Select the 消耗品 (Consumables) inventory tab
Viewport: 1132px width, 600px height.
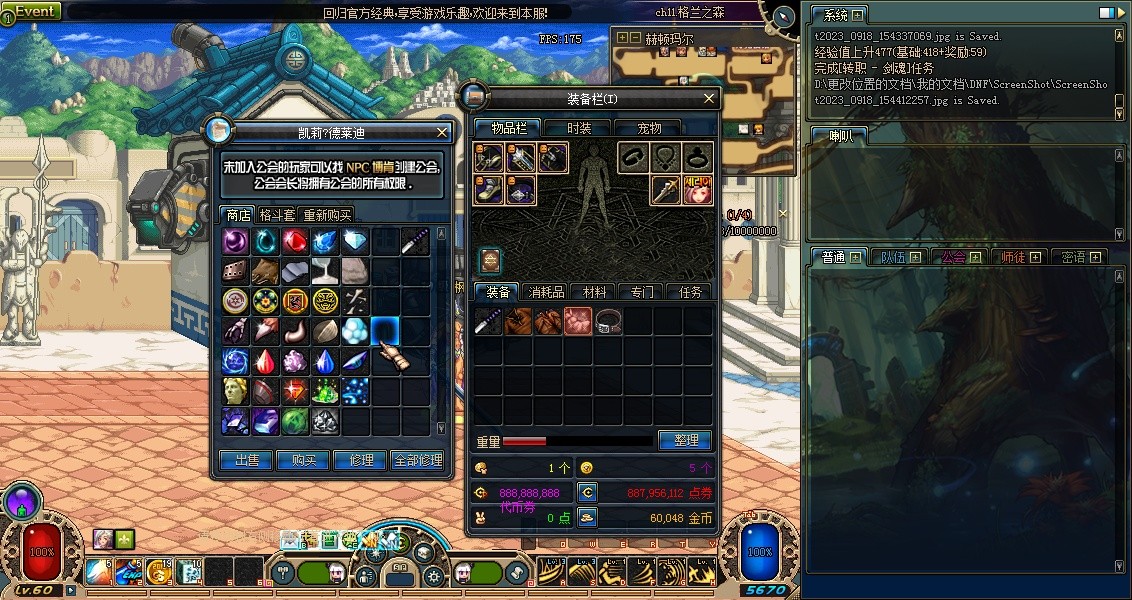[x=546, y=292]
